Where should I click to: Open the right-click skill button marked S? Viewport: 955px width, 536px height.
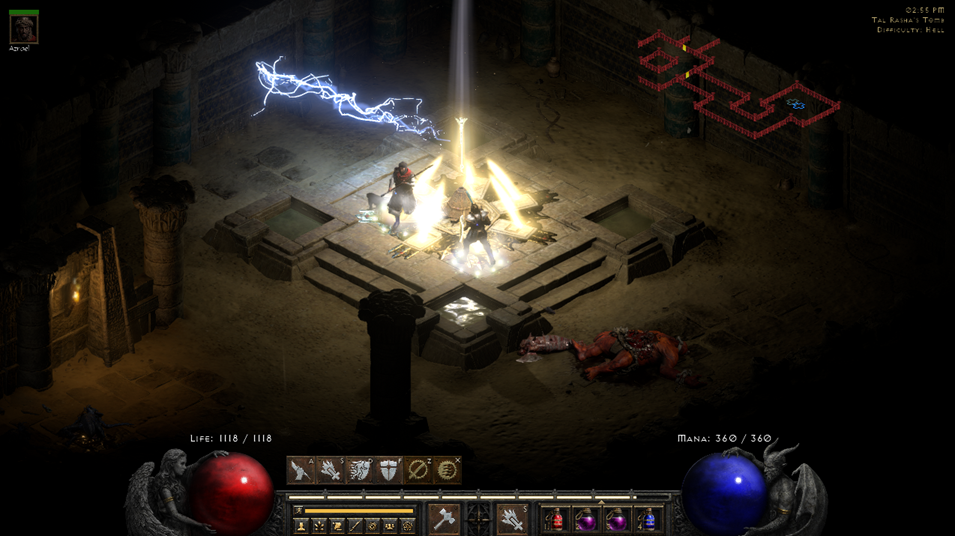pyautogui.click(x=512, y=519)
